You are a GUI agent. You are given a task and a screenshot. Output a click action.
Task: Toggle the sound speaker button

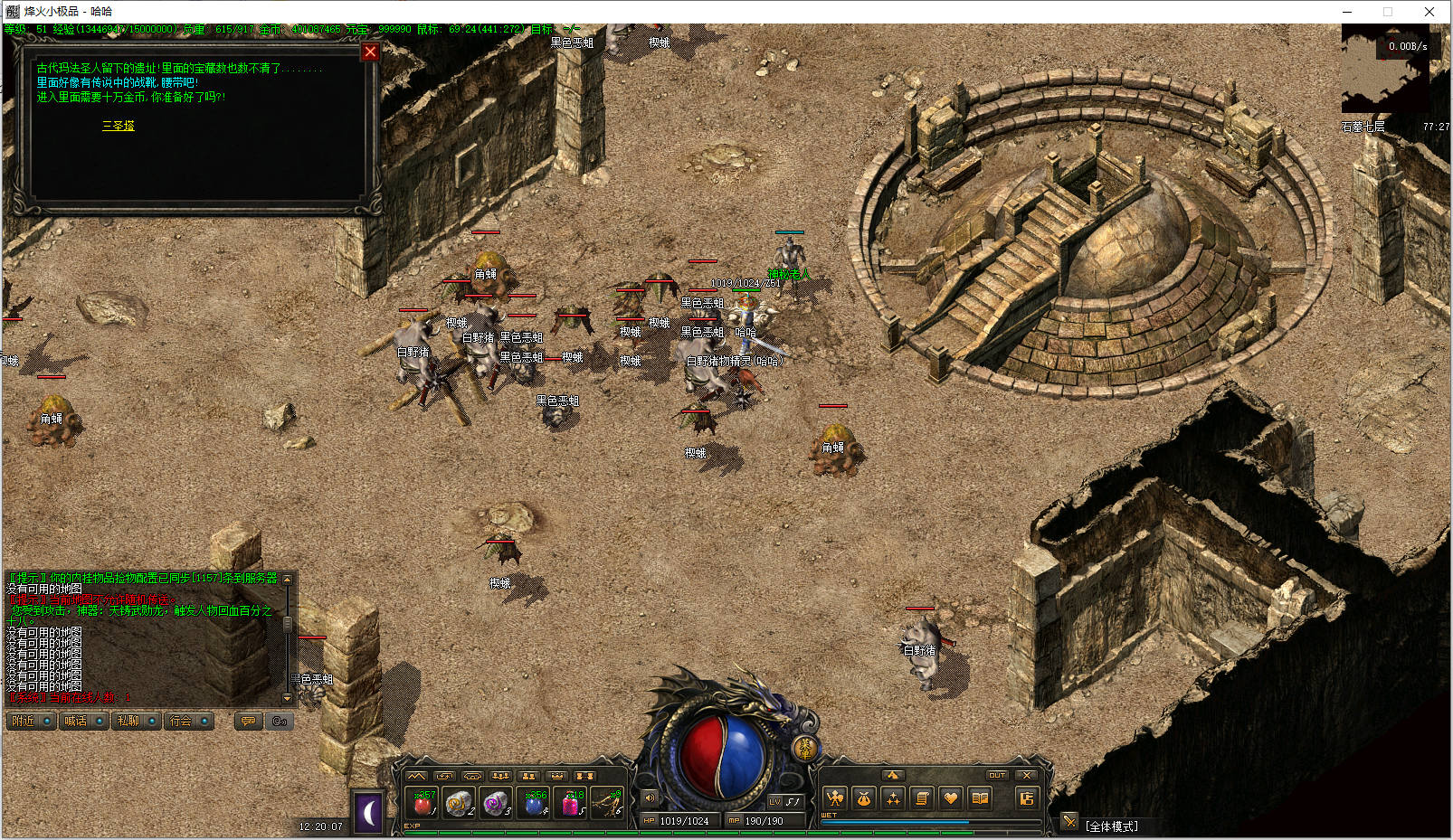click(650, 798)
